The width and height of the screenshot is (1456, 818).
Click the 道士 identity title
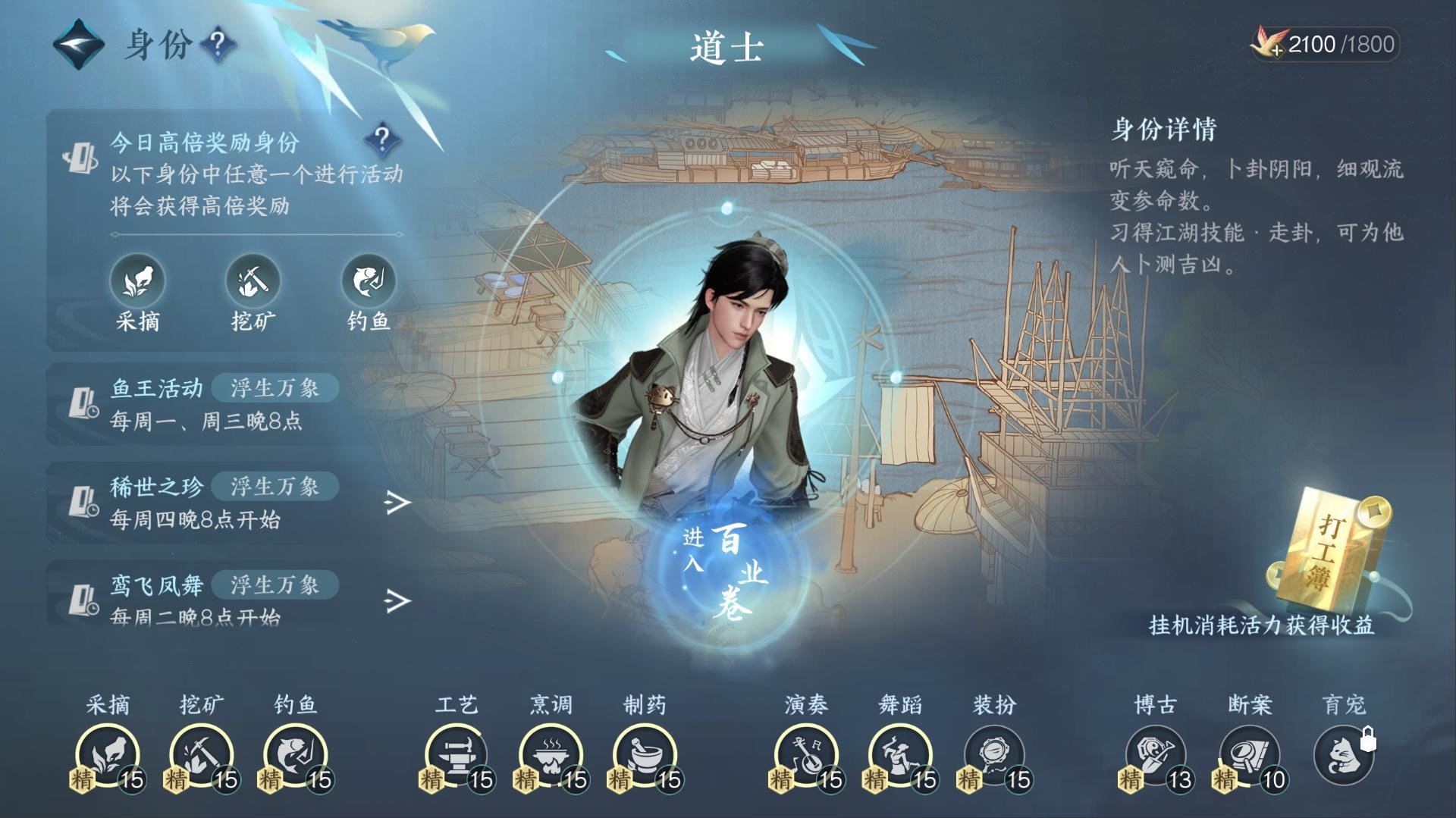(x=726, y=47)
